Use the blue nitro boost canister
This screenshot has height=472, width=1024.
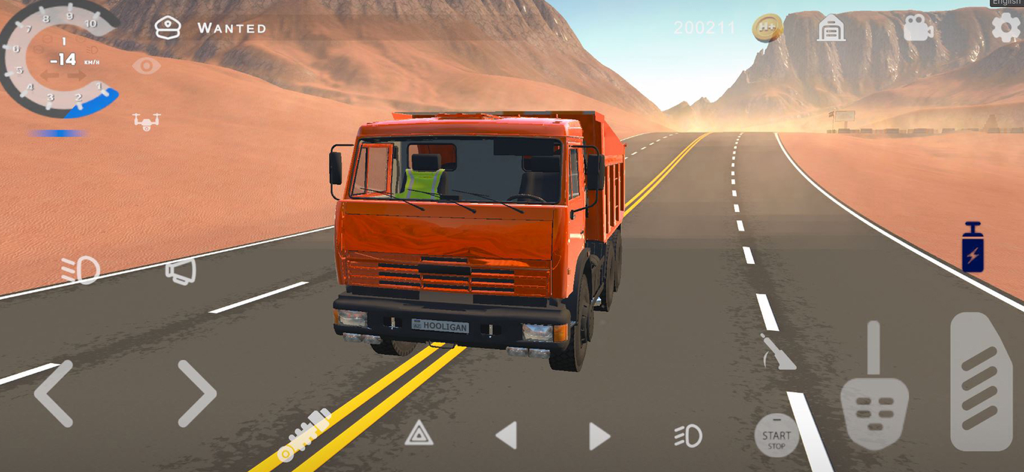click(x=972, y=248)
